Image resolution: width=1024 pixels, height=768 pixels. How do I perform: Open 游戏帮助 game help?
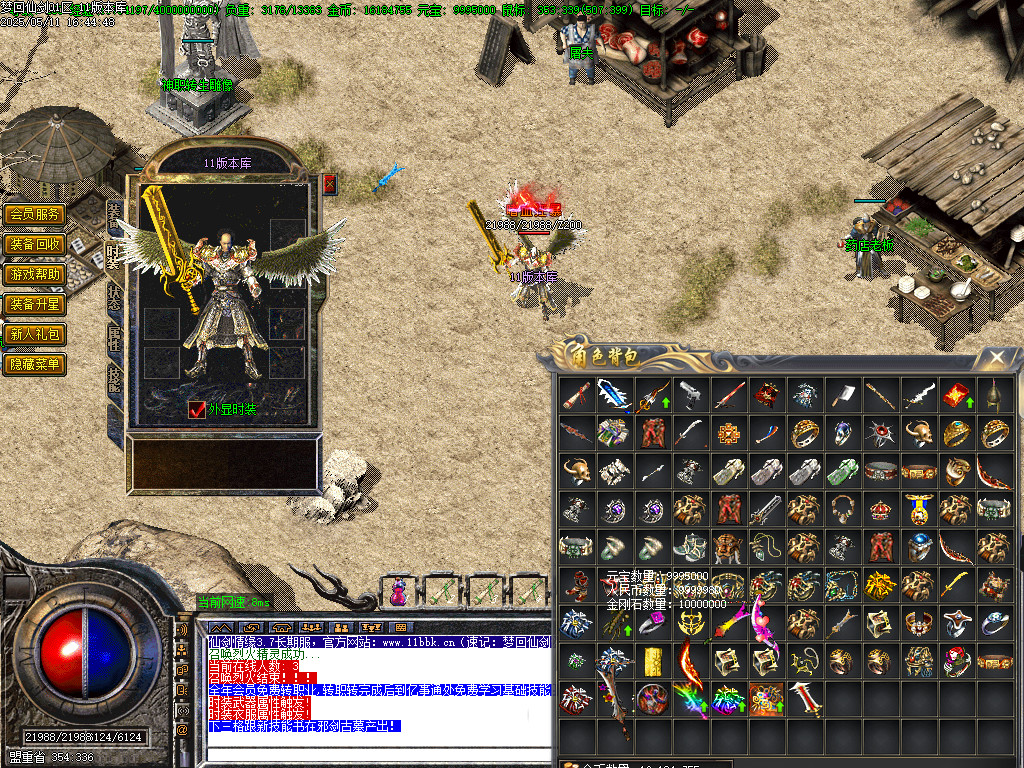coord(35,274)
